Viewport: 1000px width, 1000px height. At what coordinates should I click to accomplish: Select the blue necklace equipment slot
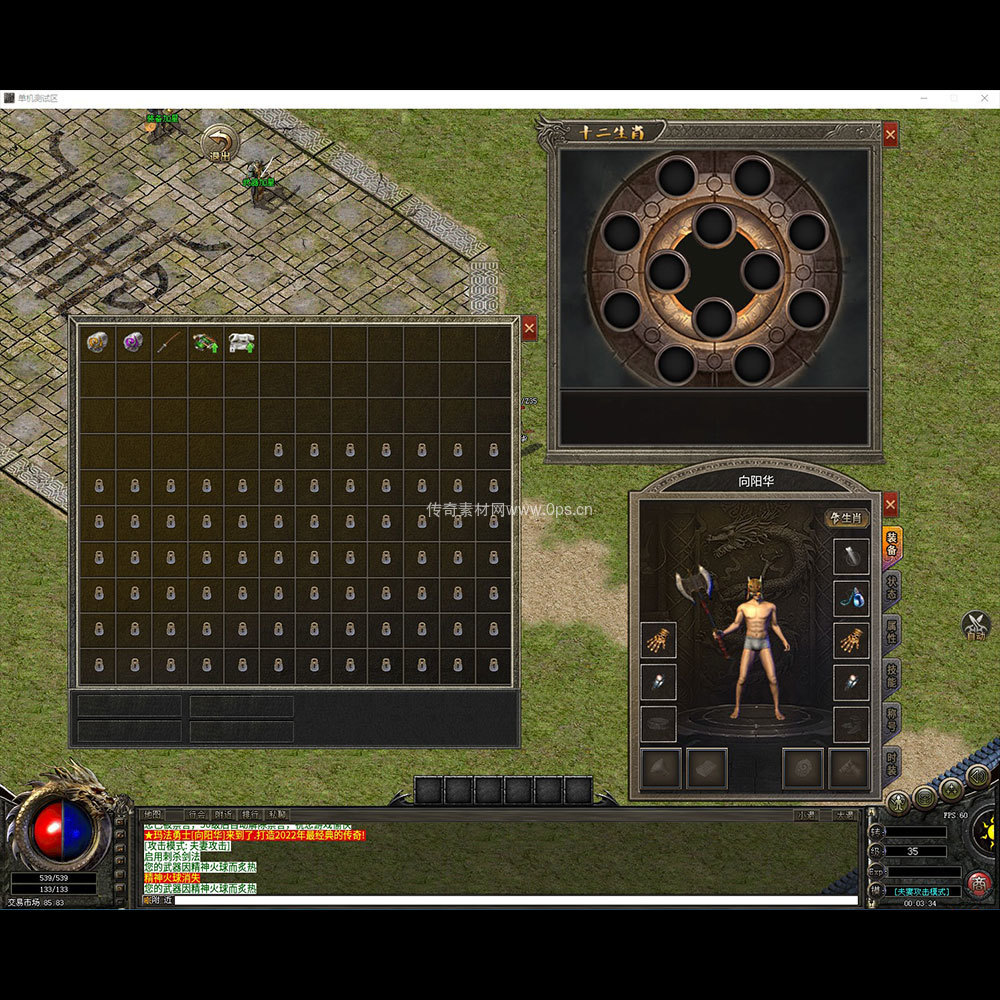pyautogui.click(x=851, y=599)
